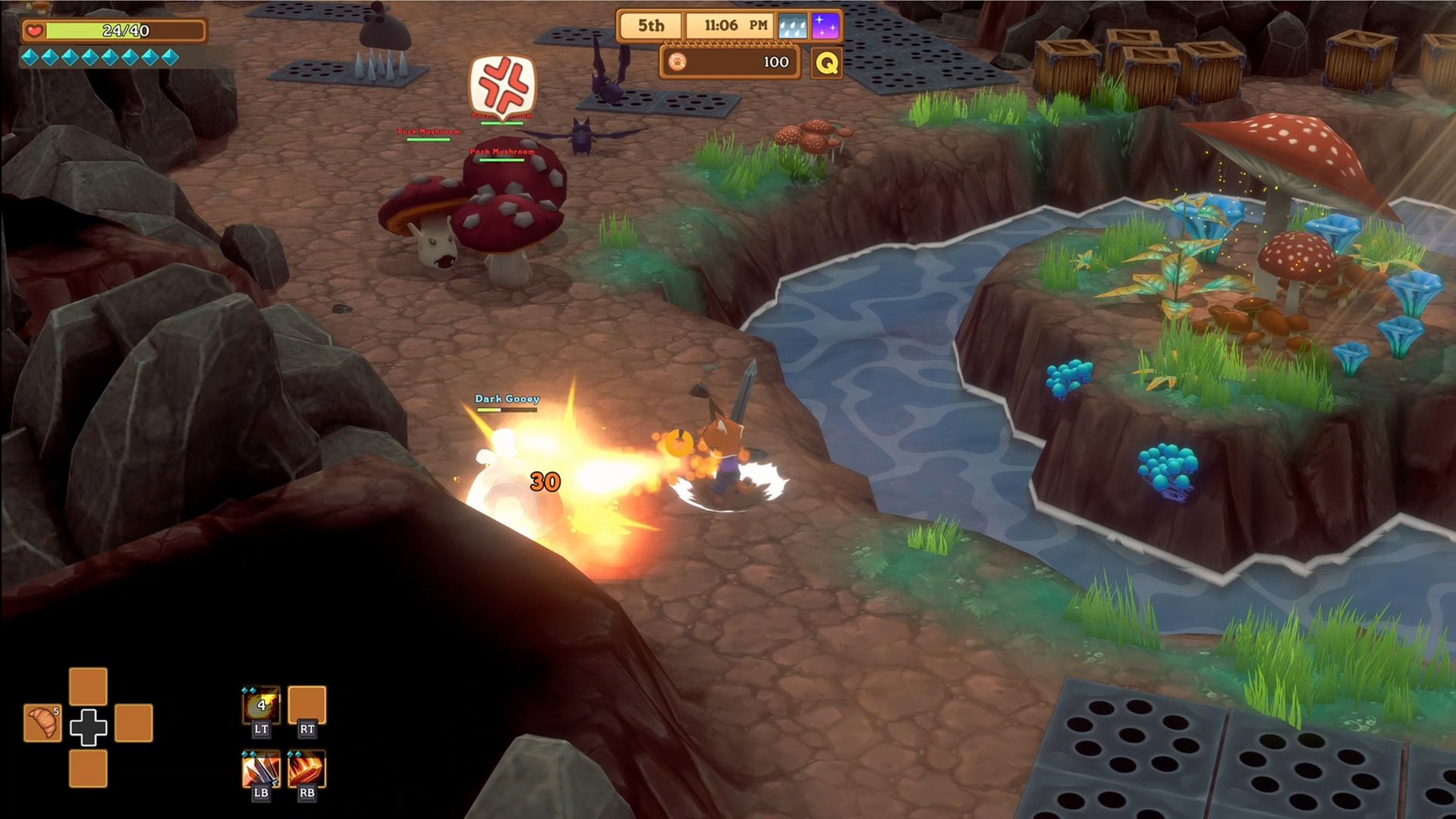Select the Dark Gooey enemy nameplate
The height and width of the screenshot is (819, 1456).
click(506, 398)
